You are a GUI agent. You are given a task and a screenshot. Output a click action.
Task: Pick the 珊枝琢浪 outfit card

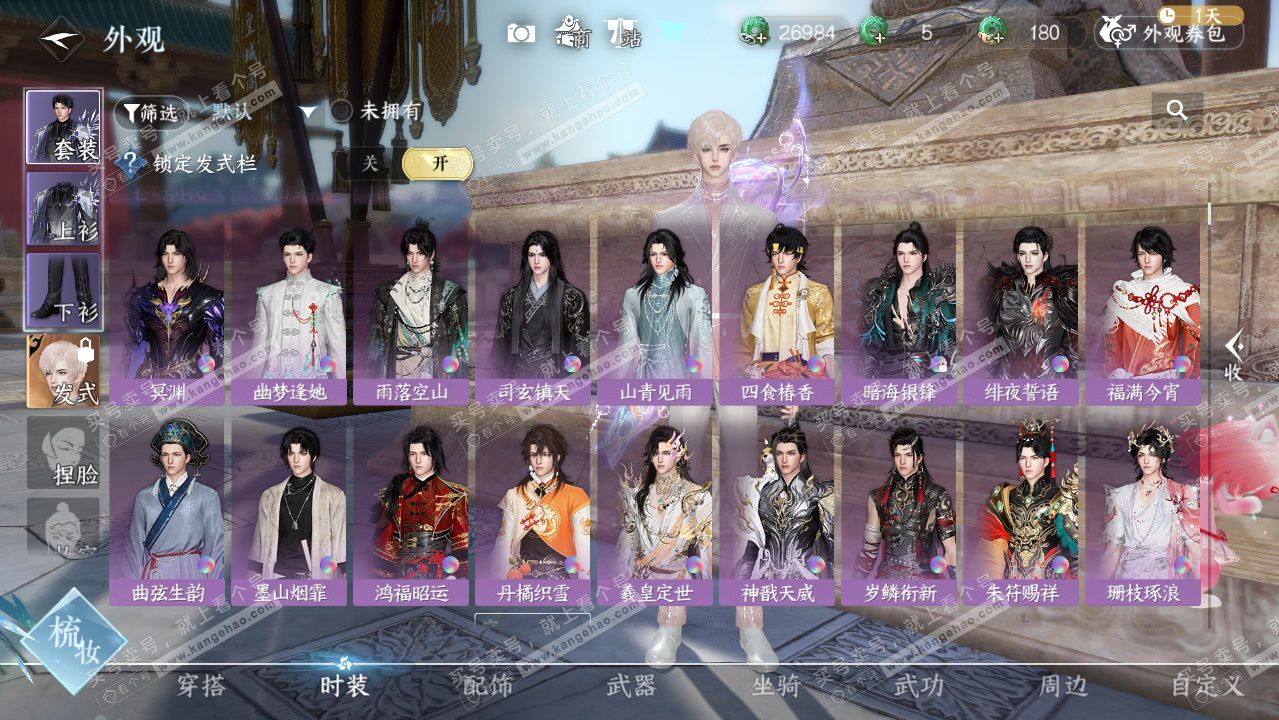tap(1143, 512)
